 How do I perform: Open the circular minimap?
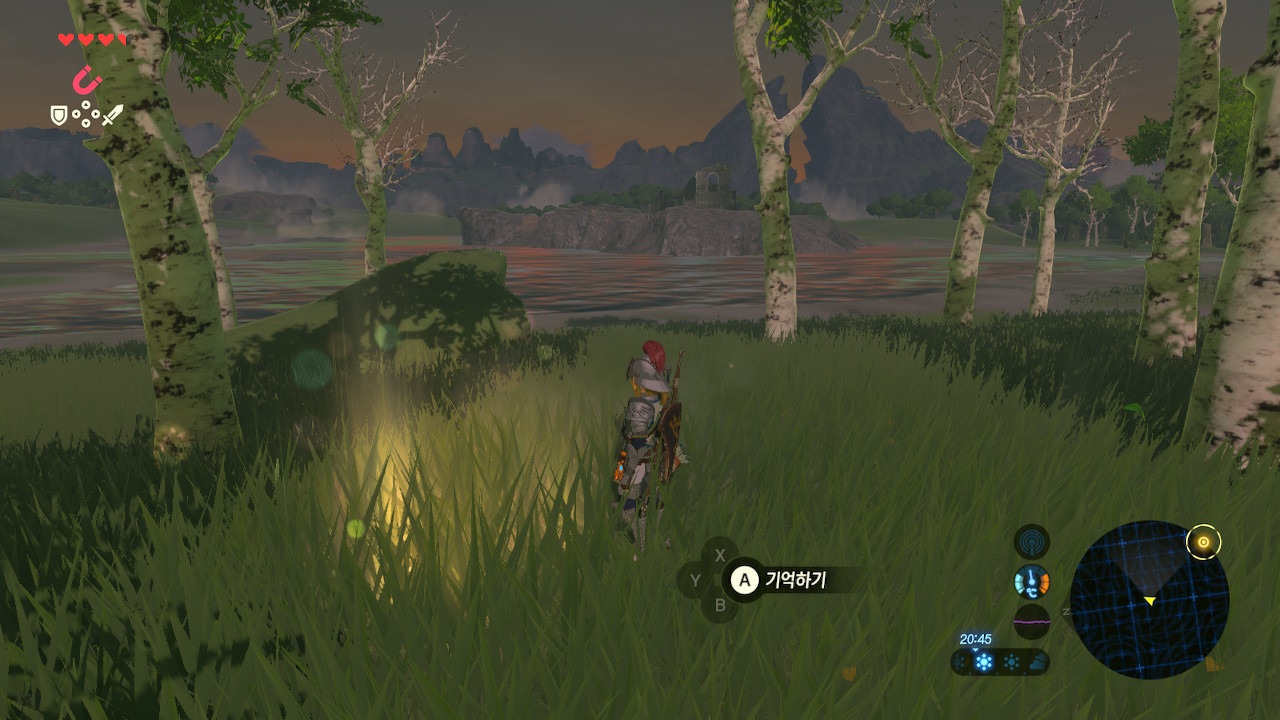pyautogui.click(x=1149, y=599)
